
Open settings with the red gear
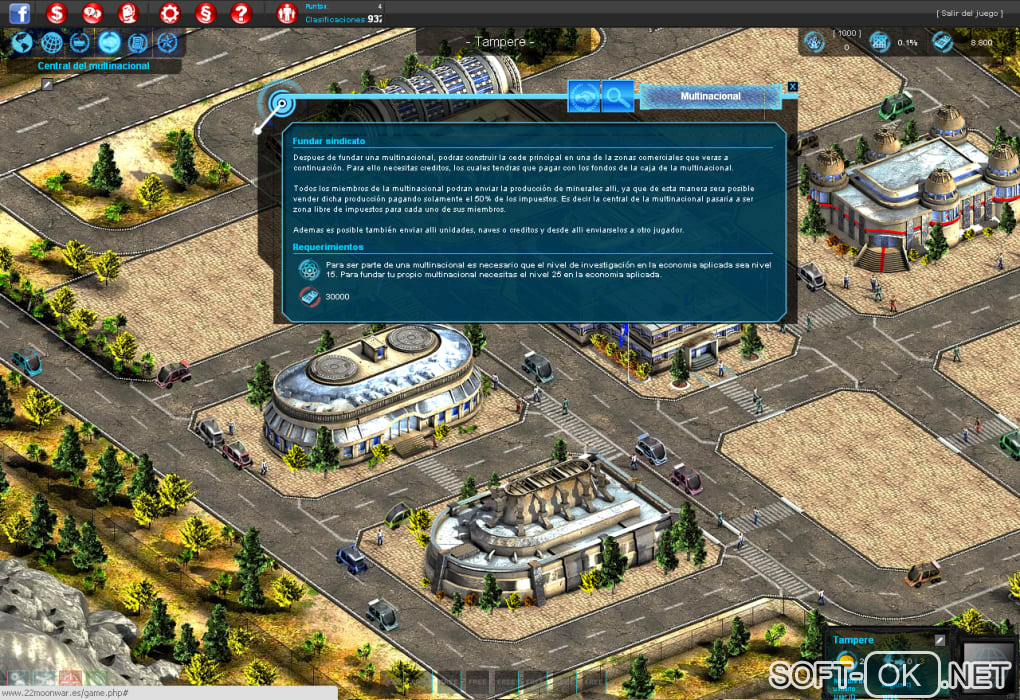coord(170,13)
